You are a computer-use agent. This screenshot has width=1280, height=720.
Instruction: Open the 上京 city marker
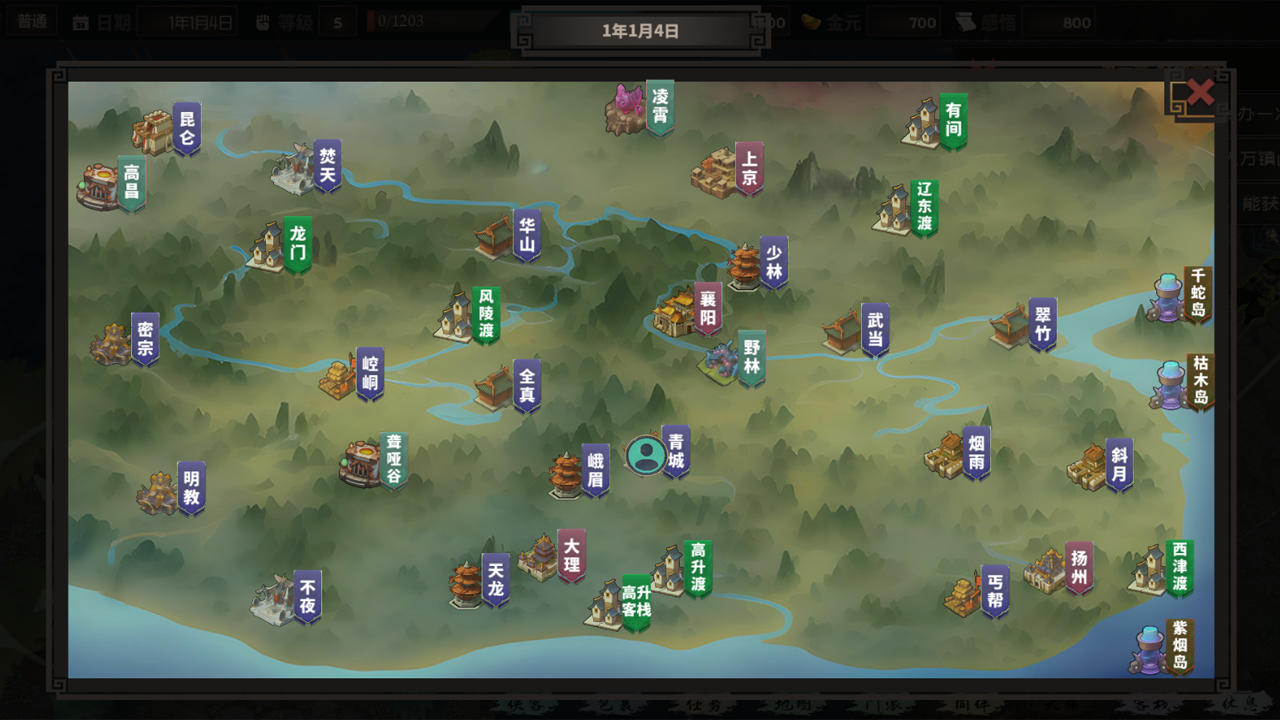click(x=749, y=167)
